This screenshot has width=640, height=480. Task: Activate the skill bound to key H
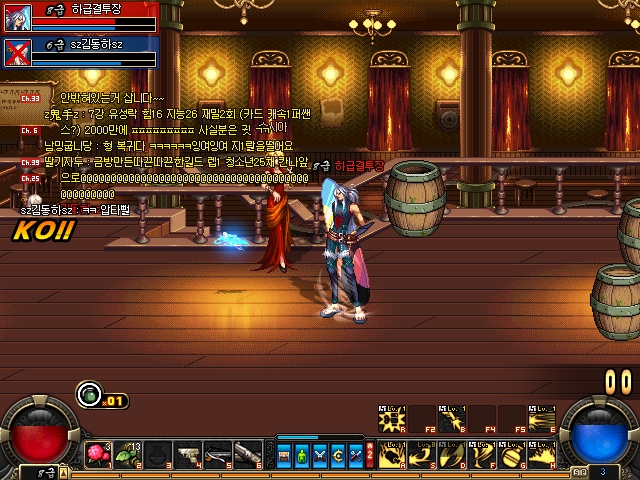(541, 451)
